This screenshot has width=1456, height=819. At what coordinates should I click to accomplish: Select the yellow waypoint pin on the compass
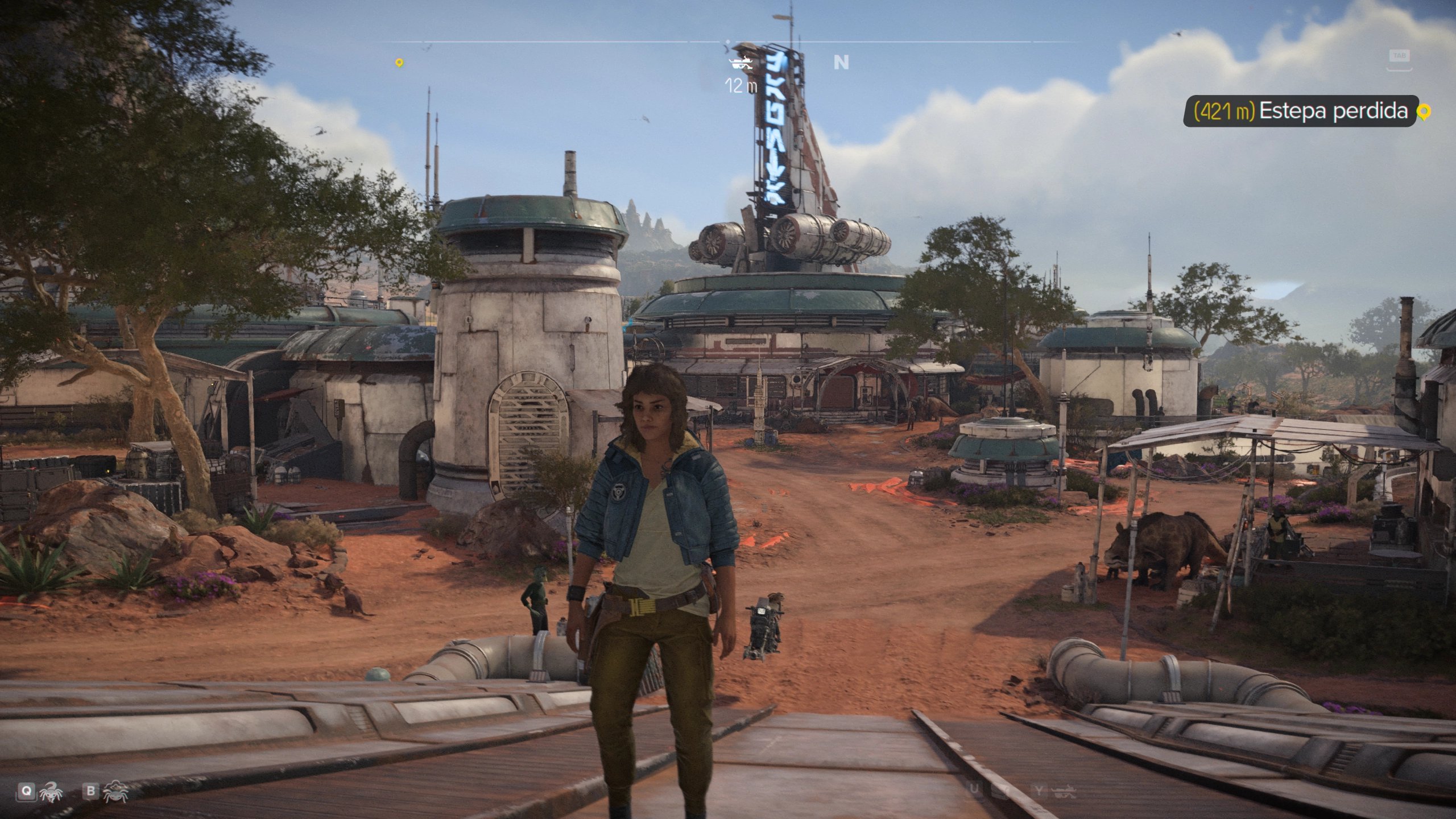(399, 63)
